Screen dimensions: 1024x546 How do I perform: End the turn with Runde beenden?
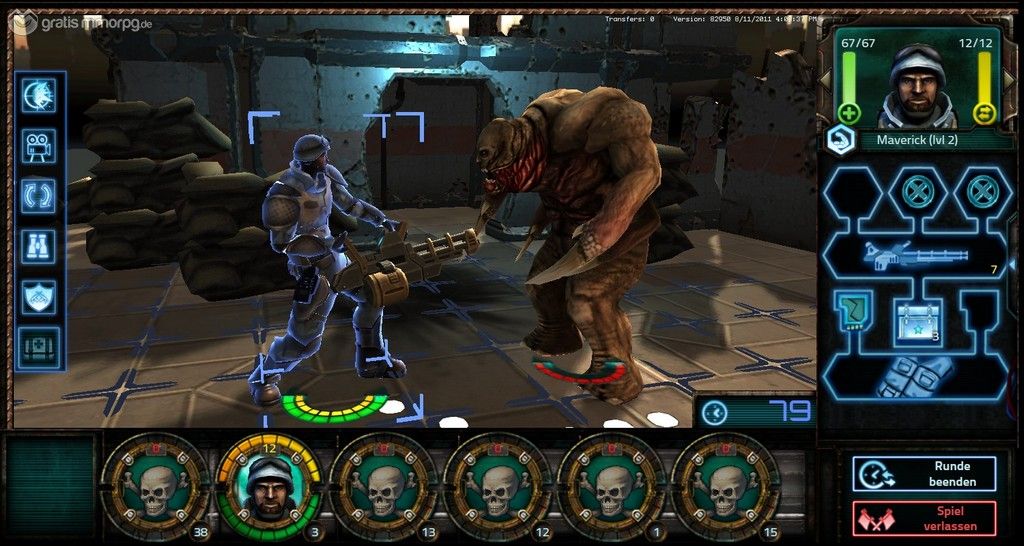point(924,474)
